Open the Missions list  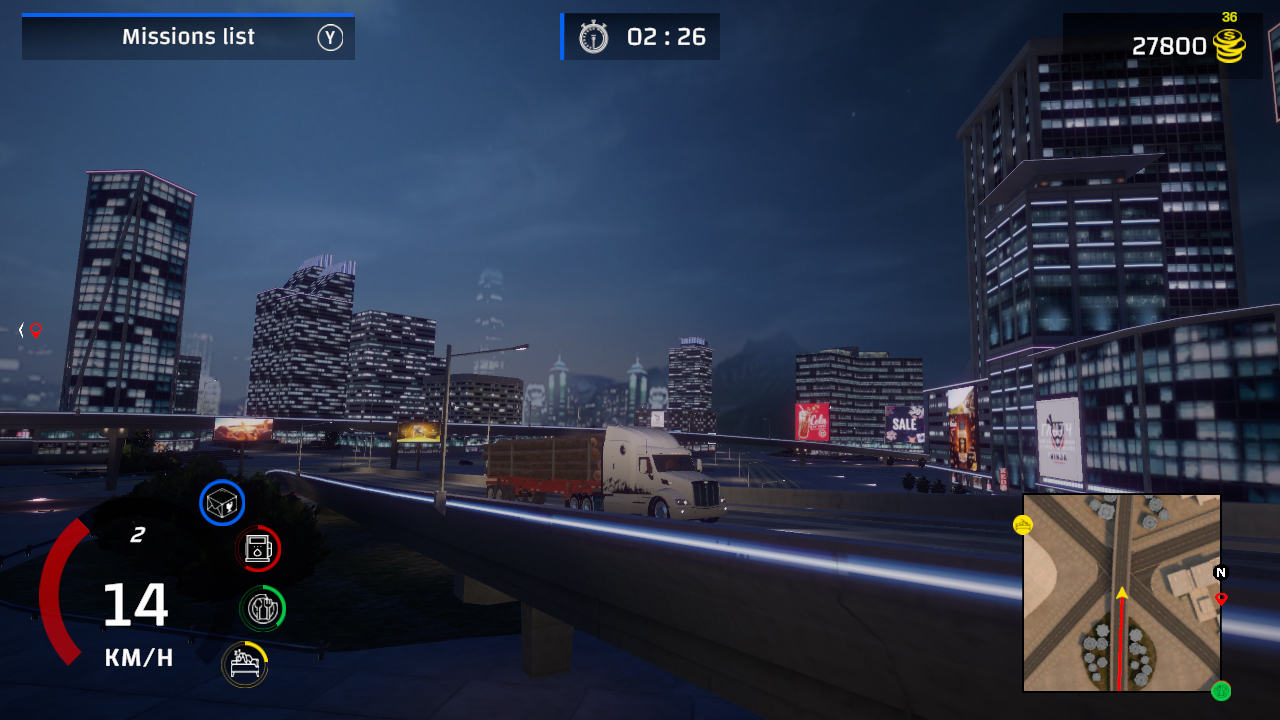188,36
